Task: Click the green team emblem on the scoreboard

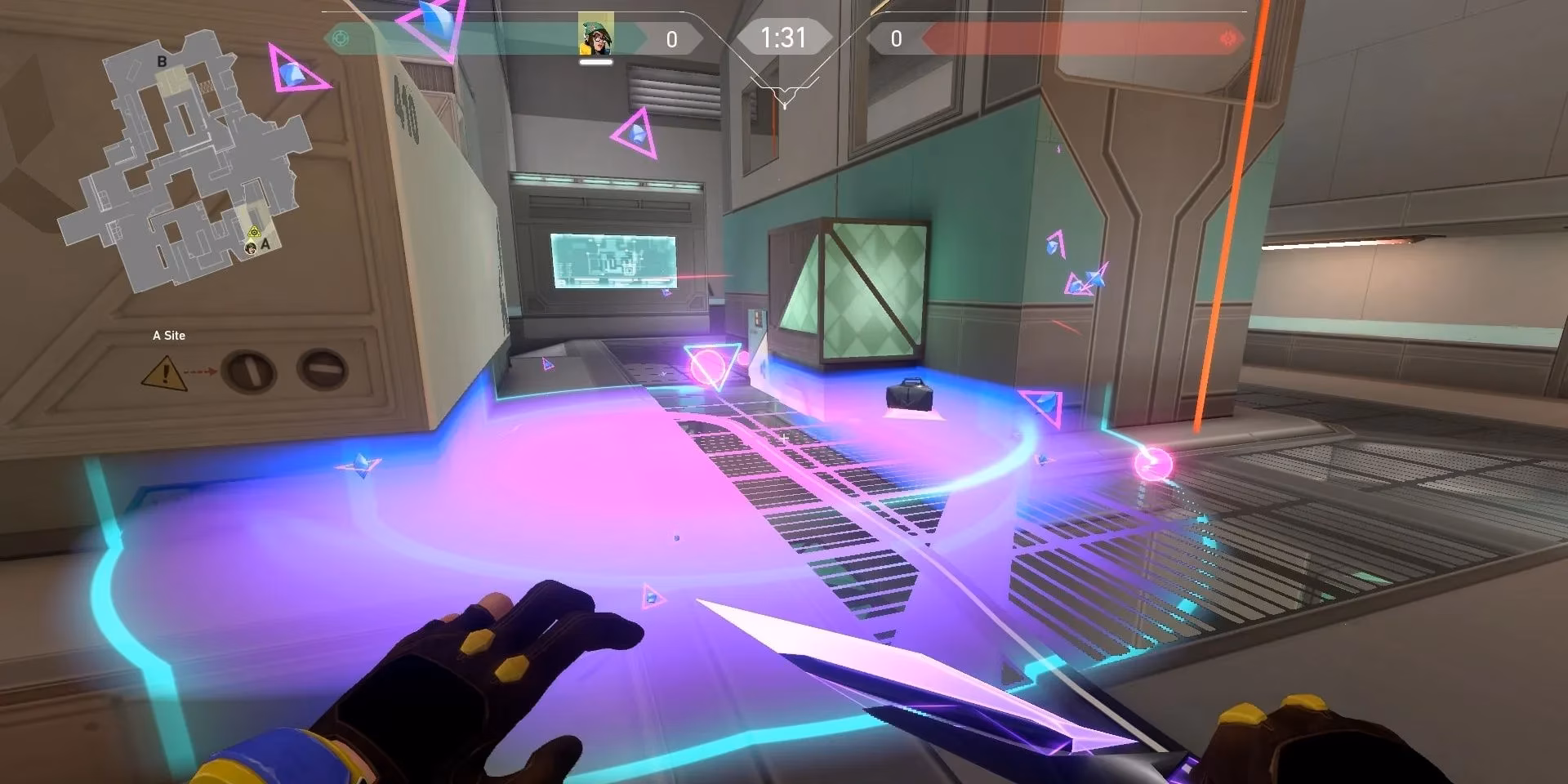Action: tap(341, 38)
